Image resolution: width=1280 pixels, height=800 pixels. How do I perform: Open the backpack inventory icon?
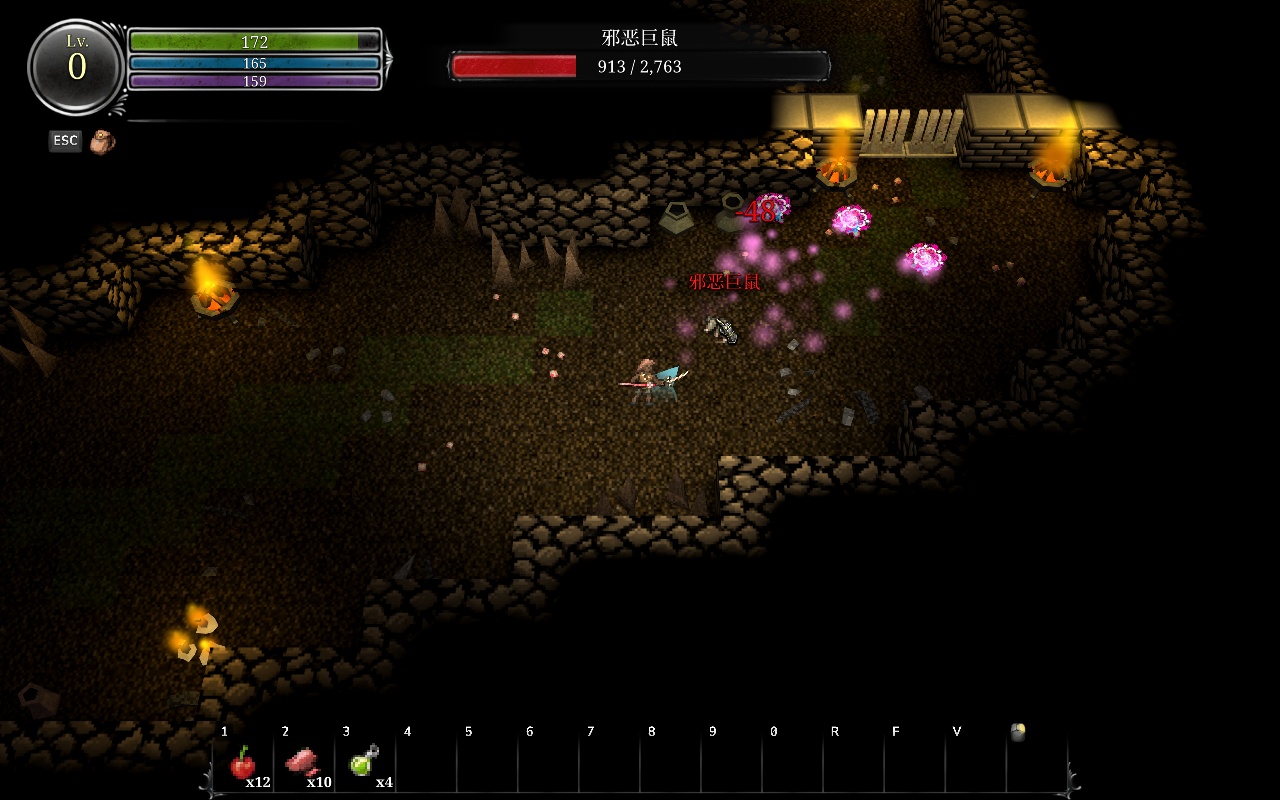coord(101,142)
